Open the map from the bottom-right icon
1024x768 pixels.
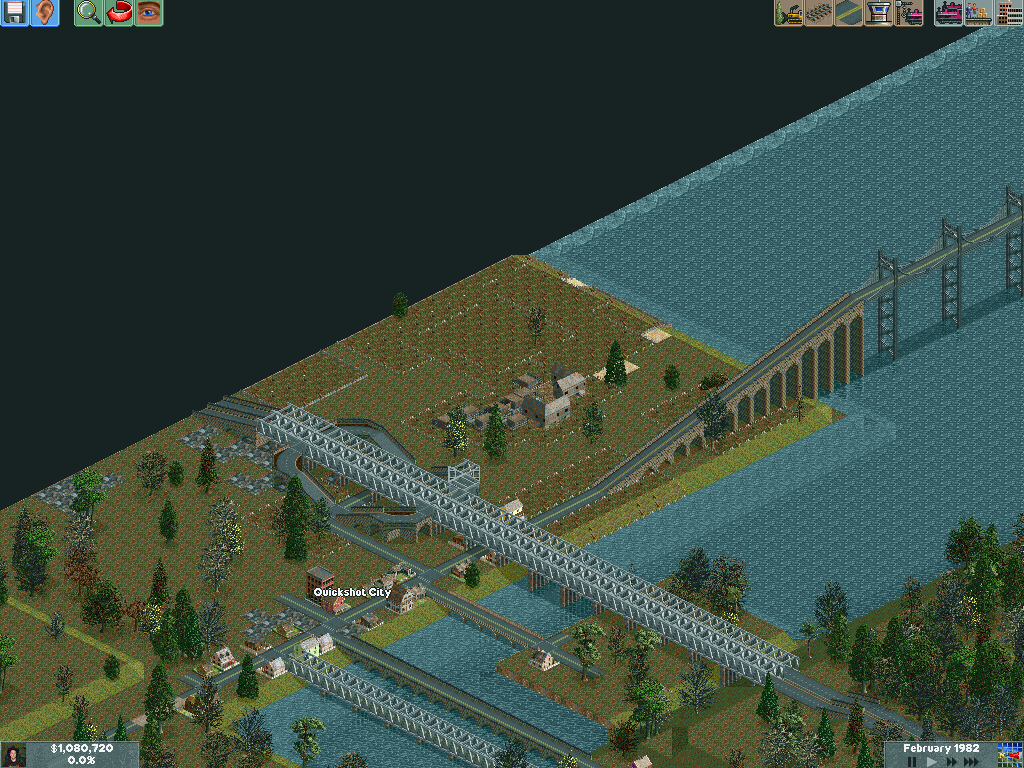pos(1009,754)
